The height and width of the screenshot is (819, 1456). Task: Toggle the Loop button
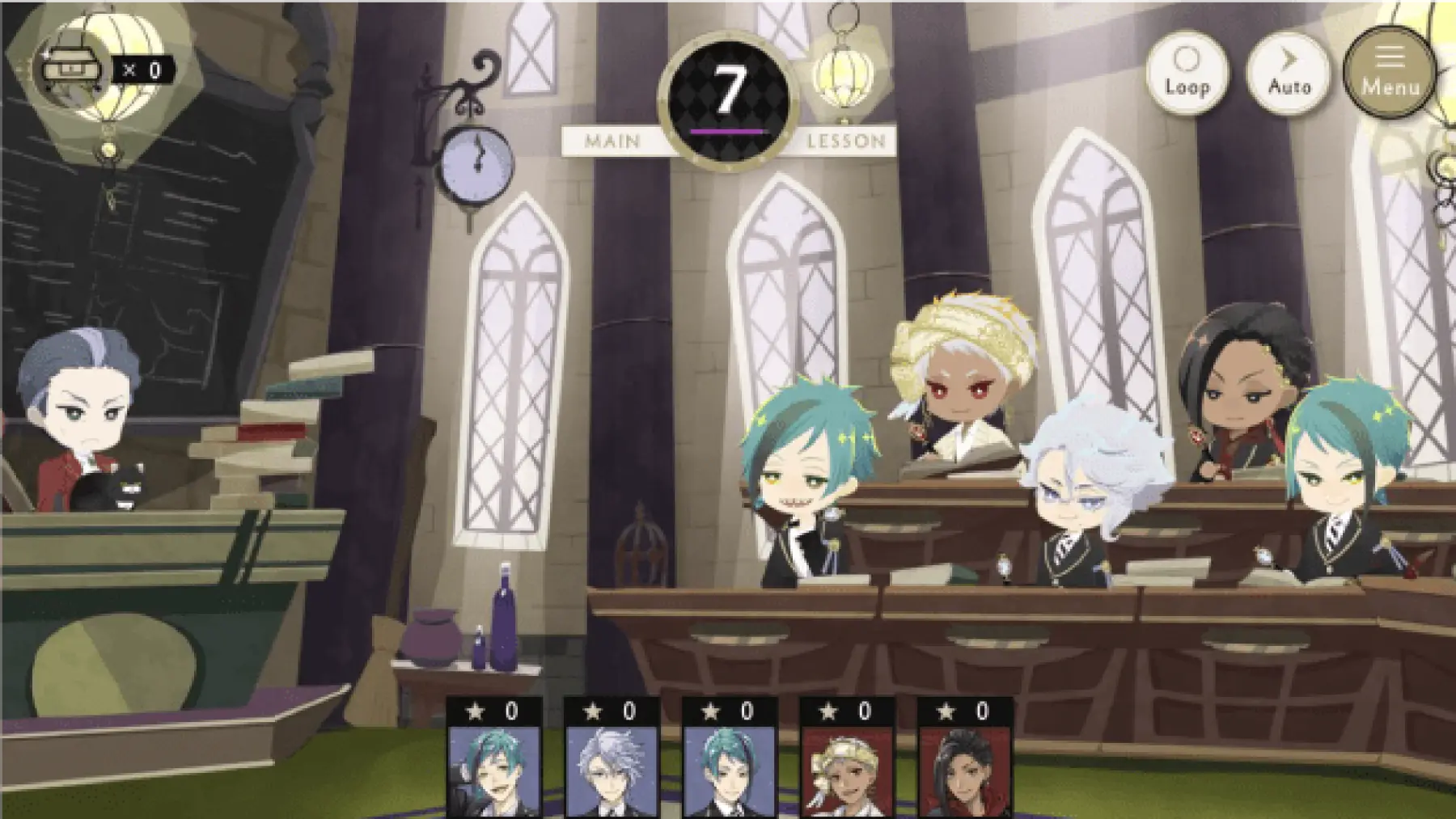pyautogui.click(x=1187, y=73)
